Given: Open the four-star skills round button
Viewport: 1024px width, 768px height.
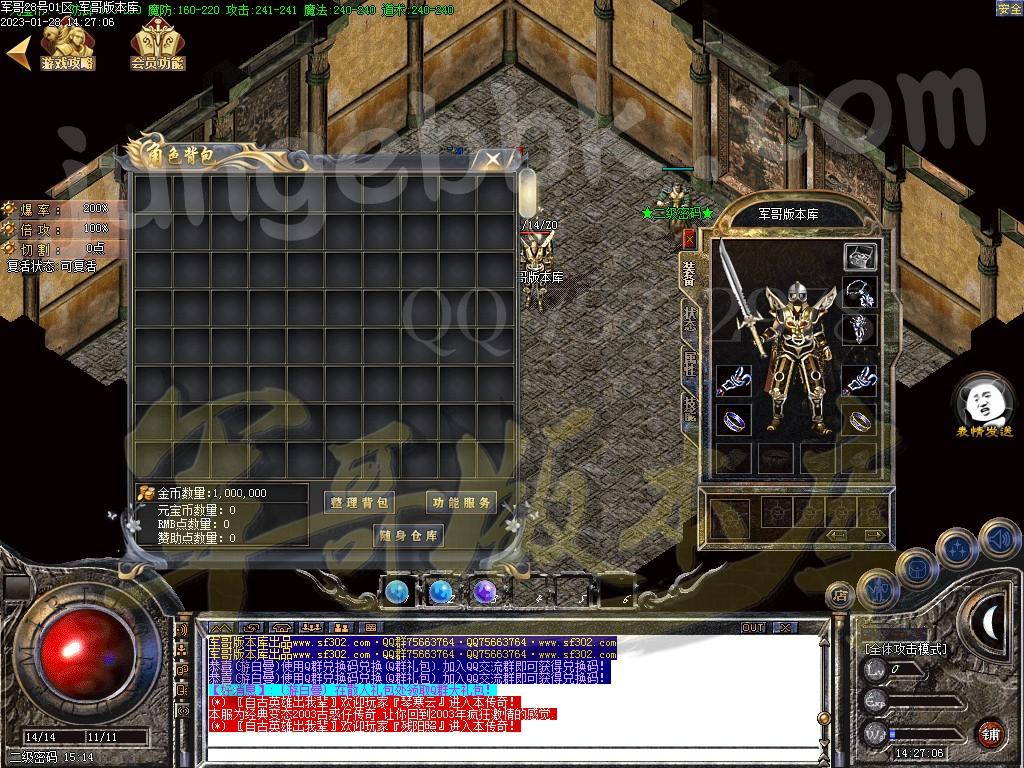Looking at the screenshot, I should pyautogui.click(x=958, y=548).
